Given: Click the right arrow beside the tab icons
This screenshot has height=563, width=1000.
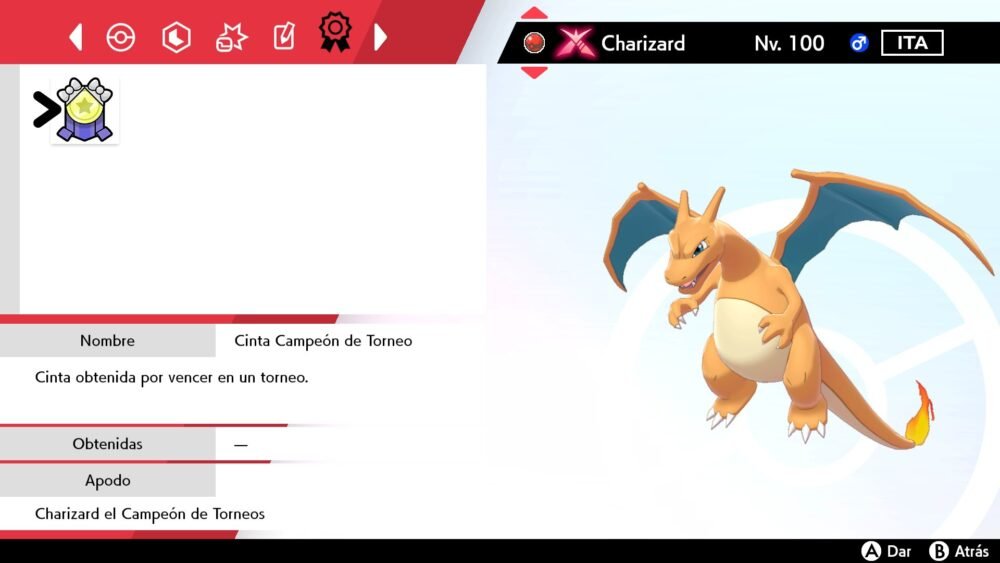Looking at the screenshot, I should (380, 38).
